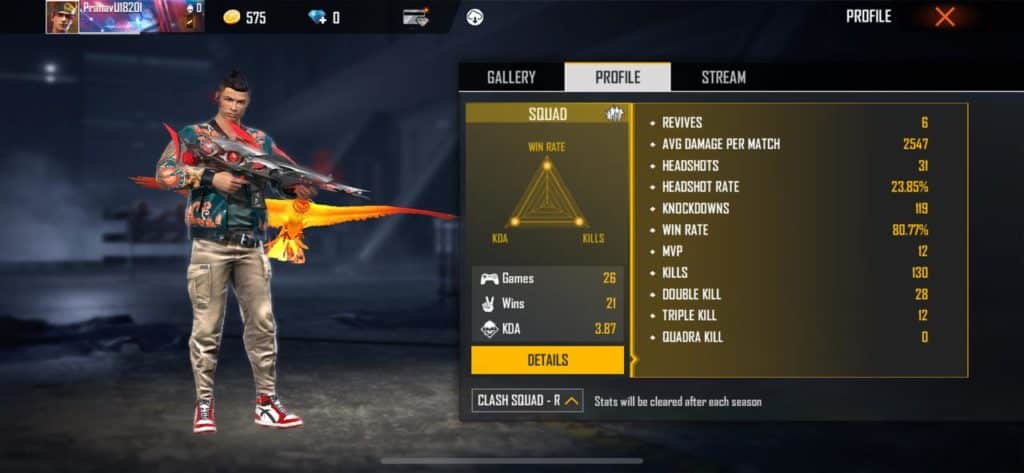Open the card voucher icon
This screenshot has height=473, width=1024.
coord(417,17)
